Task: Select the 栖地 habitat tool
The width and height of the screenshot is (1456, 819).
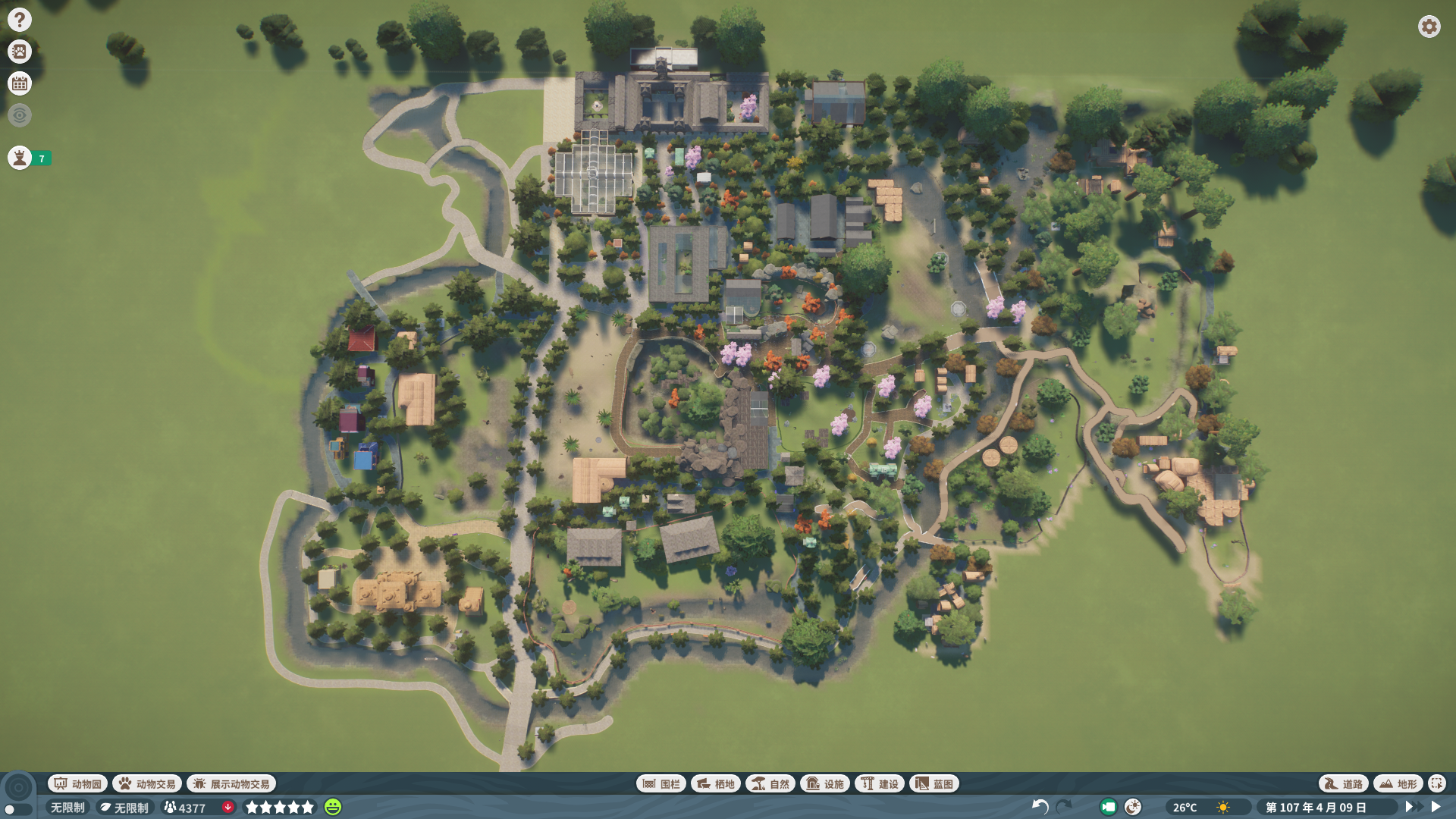Action: point(716,783)
